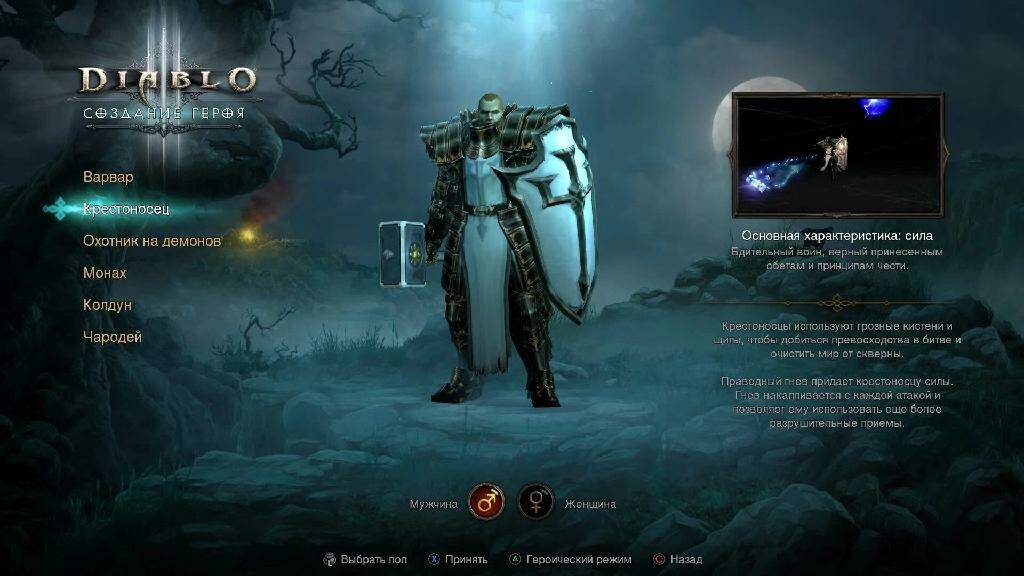
Task: Open the crusader skill preview thumbnail
Action: 837,155
